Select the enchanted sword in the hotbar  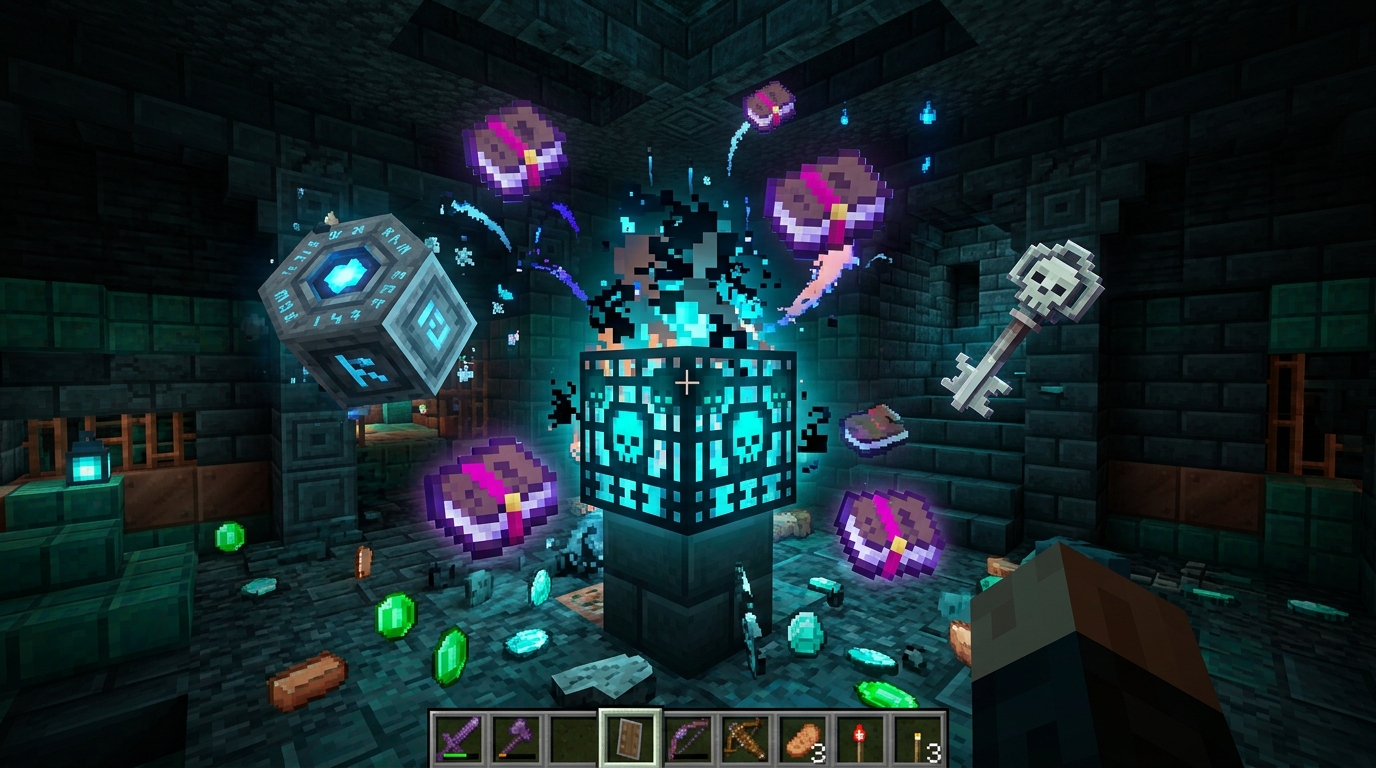click(458, 738)
